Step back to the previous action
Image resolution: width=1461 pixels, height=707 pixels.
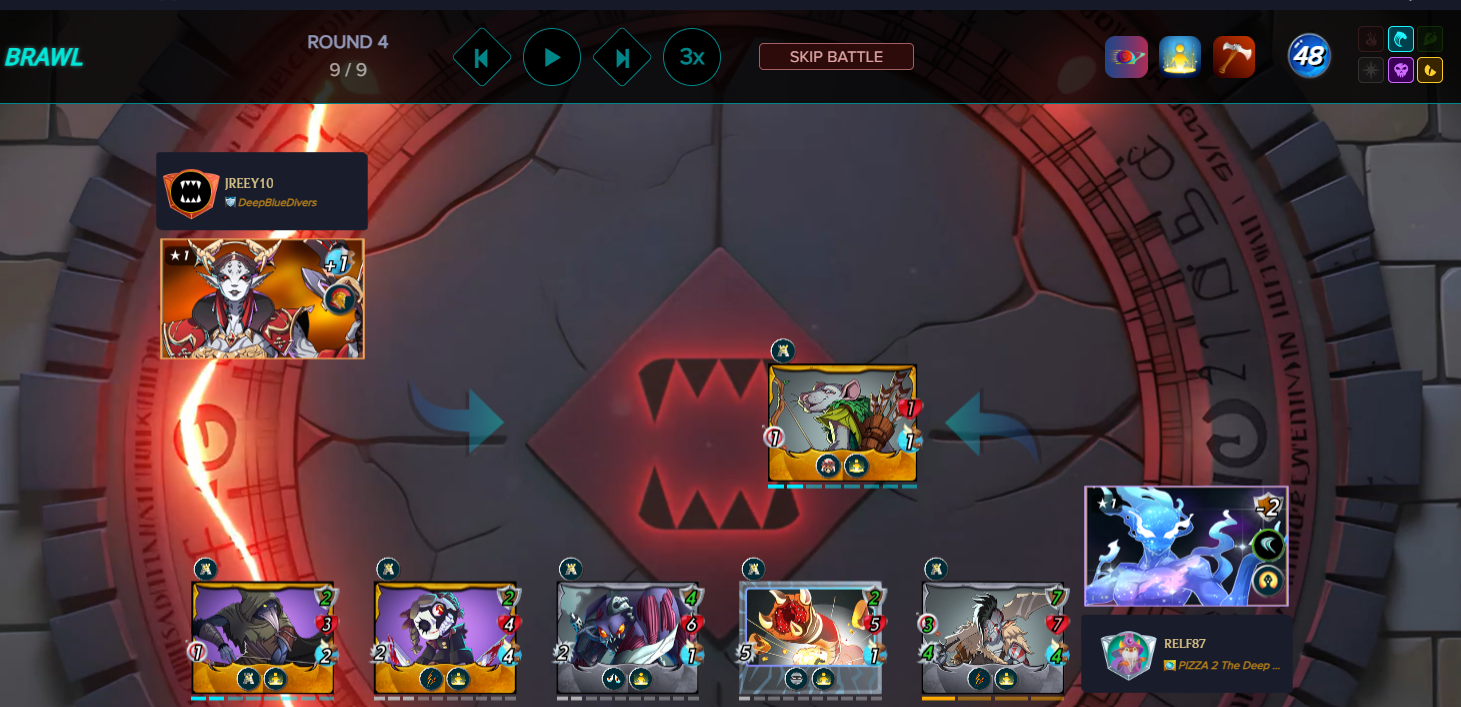click(x=481, y=57)
